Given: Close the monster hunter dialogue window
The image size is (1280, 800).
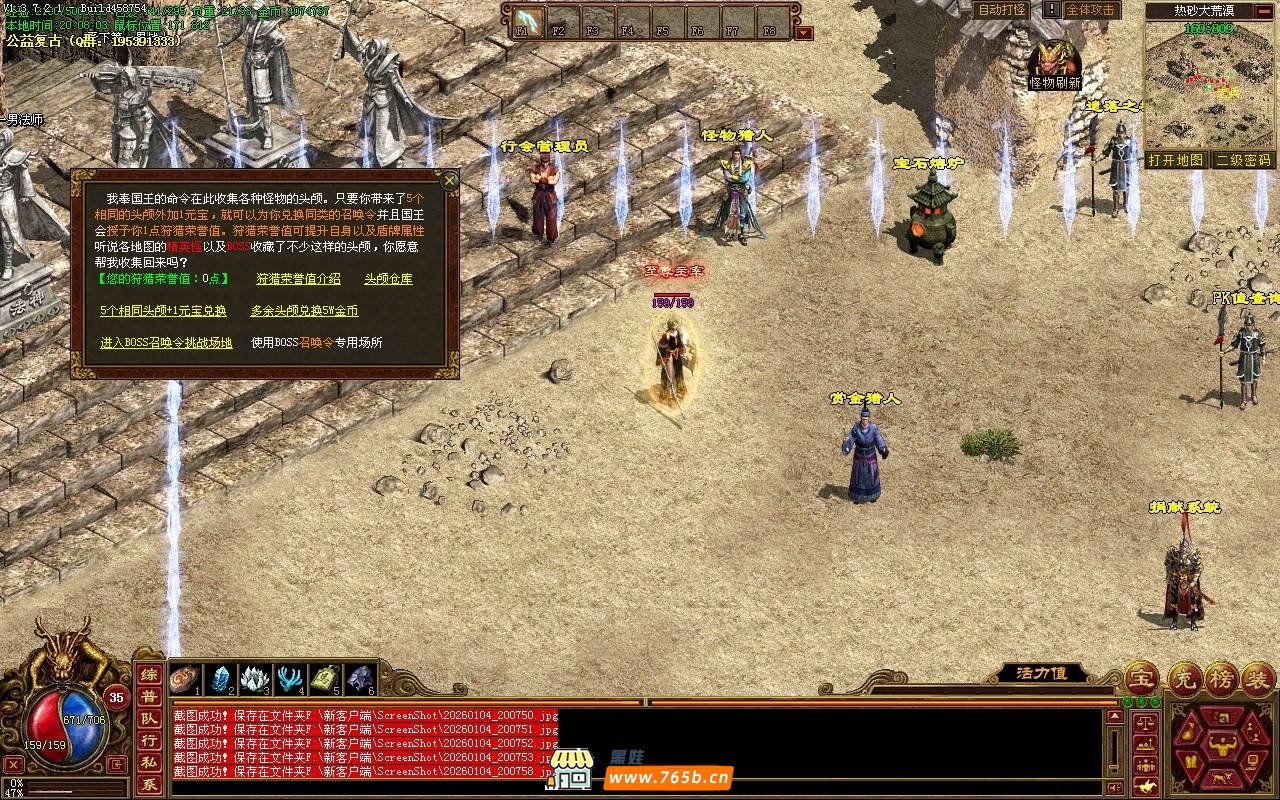Looking at the screenshot, I should click(x=450, y=181).
